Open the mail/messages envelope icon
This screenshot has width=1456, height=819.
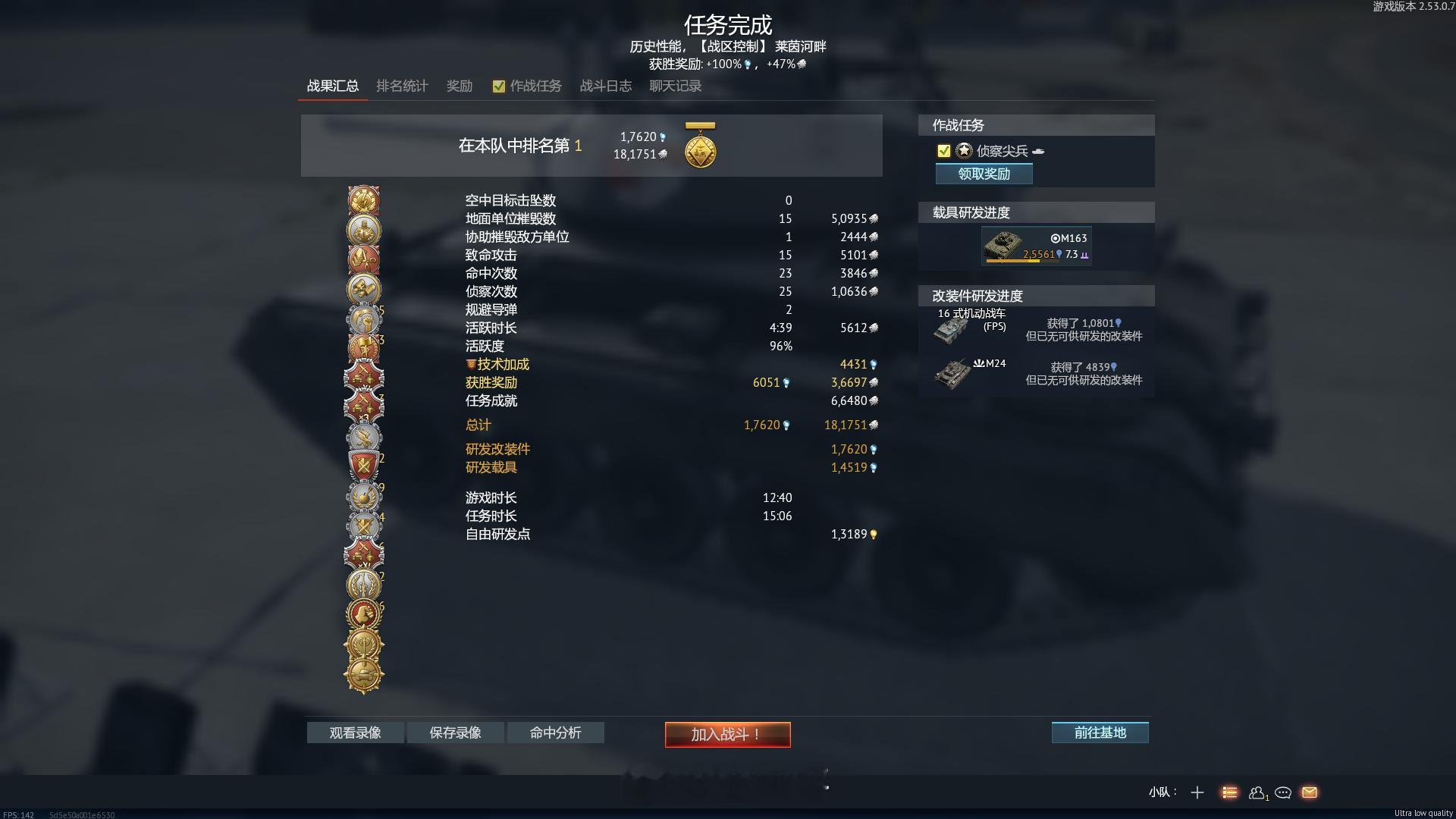(1309, 792)
